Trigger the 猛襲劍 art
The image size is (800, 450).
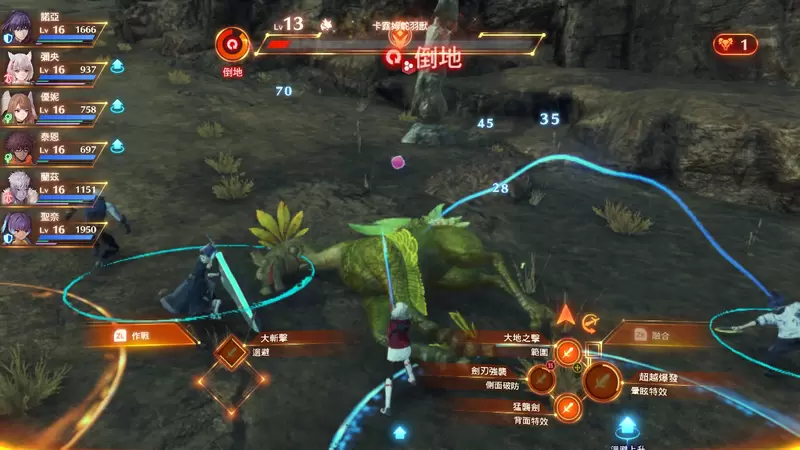coord(567,407)
